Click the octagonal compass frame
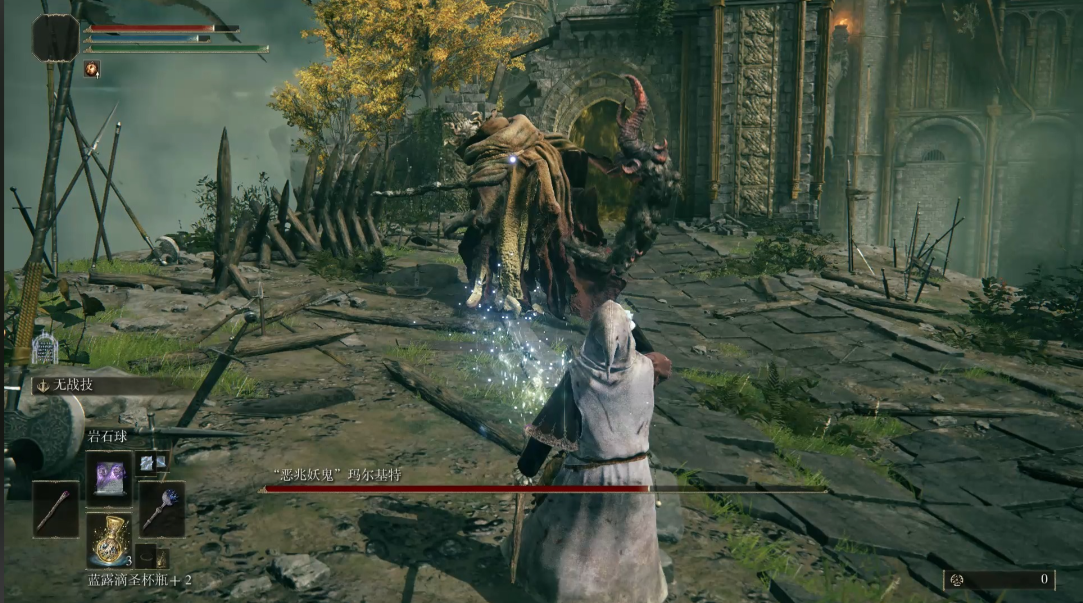 [55, 38]
